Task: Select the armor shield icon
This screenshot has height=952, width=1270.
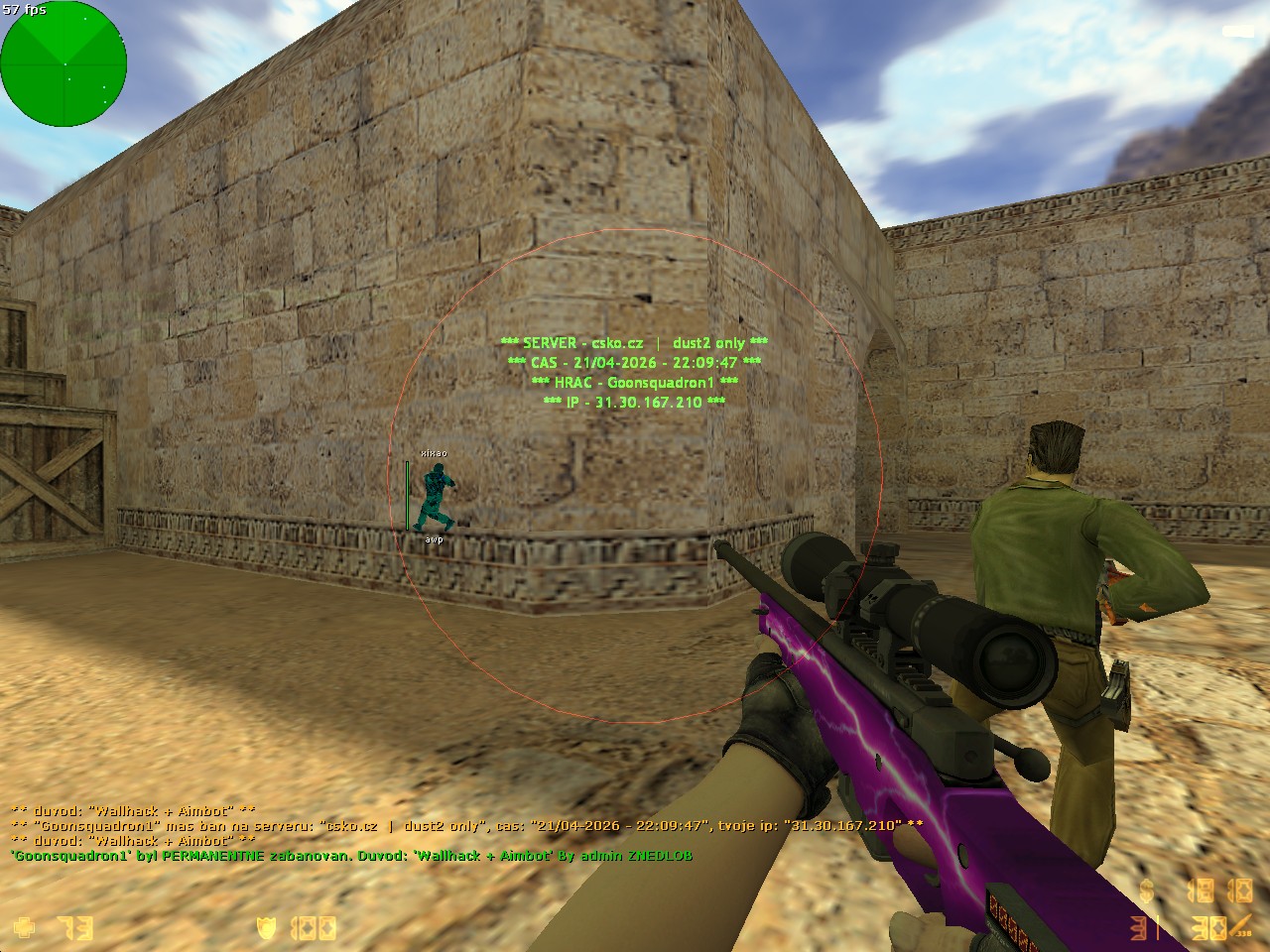Action: click(x=266, y=928)
